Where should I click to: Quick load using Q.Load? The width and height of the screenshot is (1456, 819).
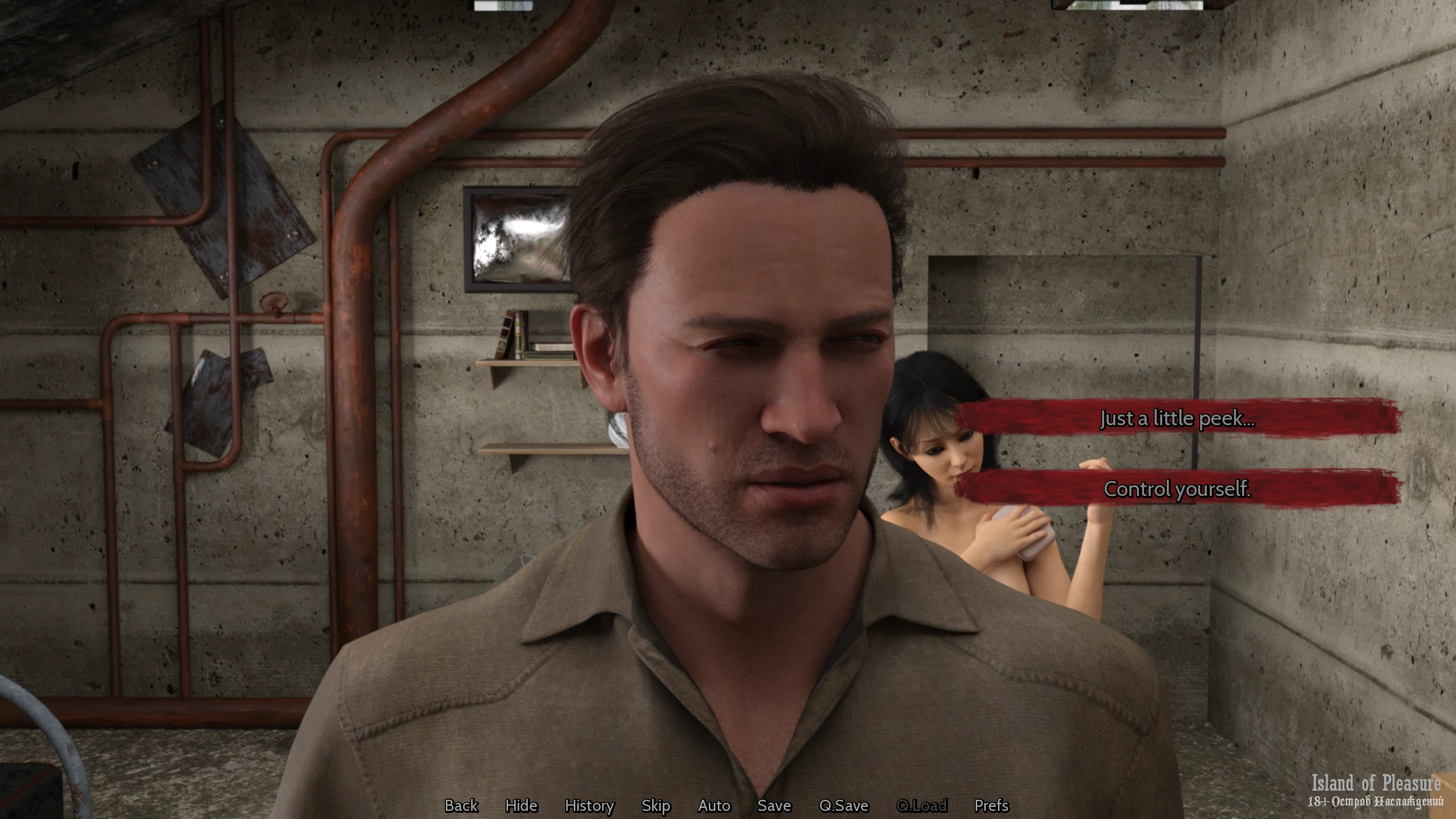[921, 805]
